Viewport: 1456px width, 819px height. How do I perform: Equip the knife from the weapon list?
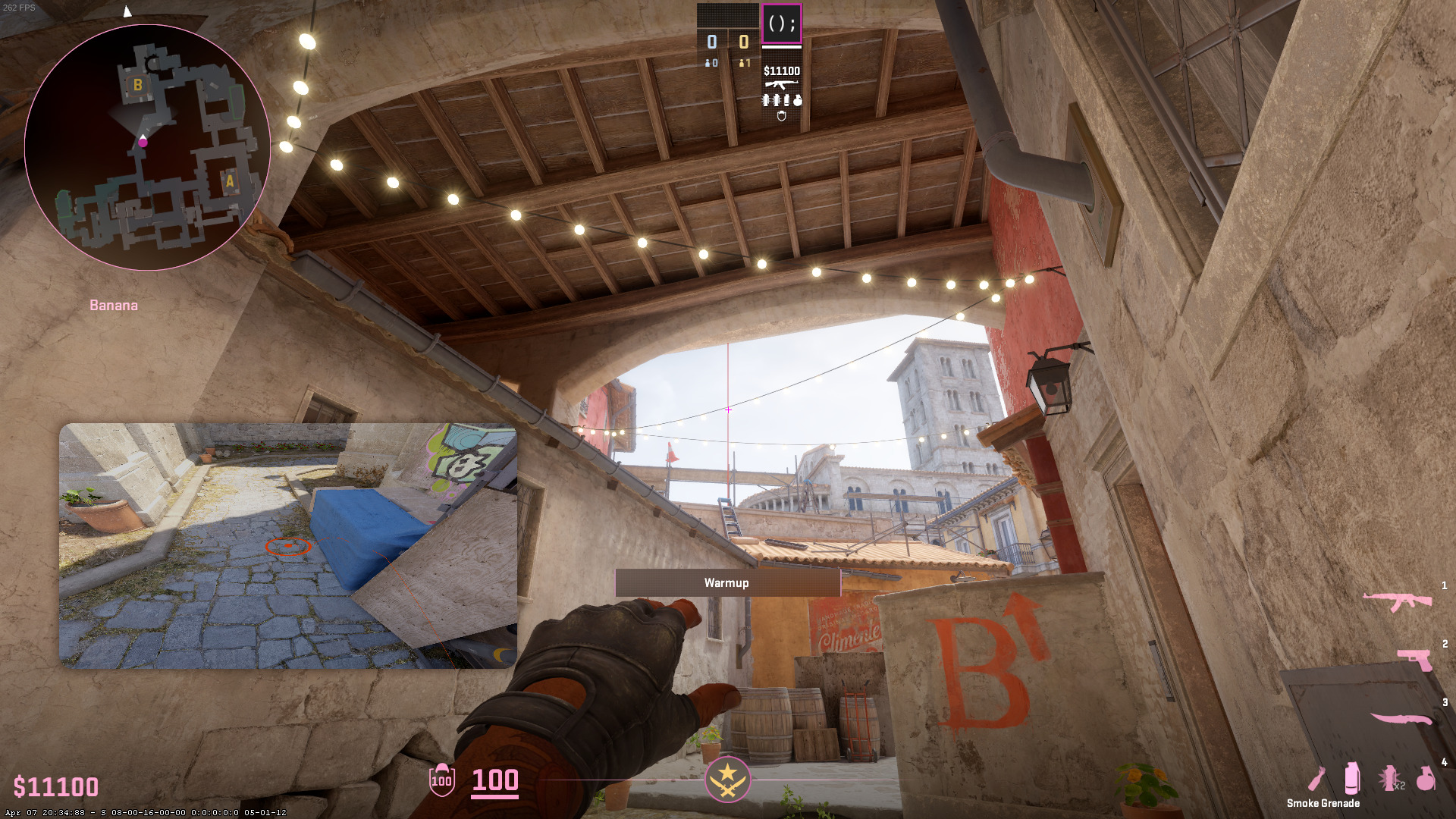[1401, 718]
